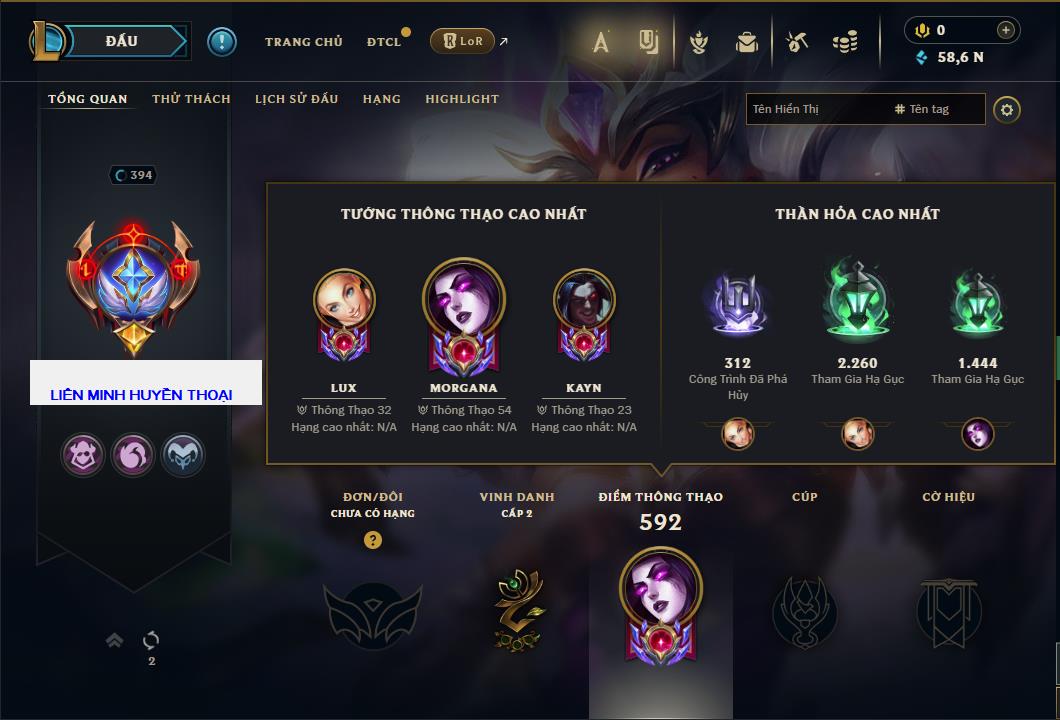Image resolution: width=1060 pixels, height=720 pixels.
Task: Add RP with the plus button
Action: [x=1006, y=30]
